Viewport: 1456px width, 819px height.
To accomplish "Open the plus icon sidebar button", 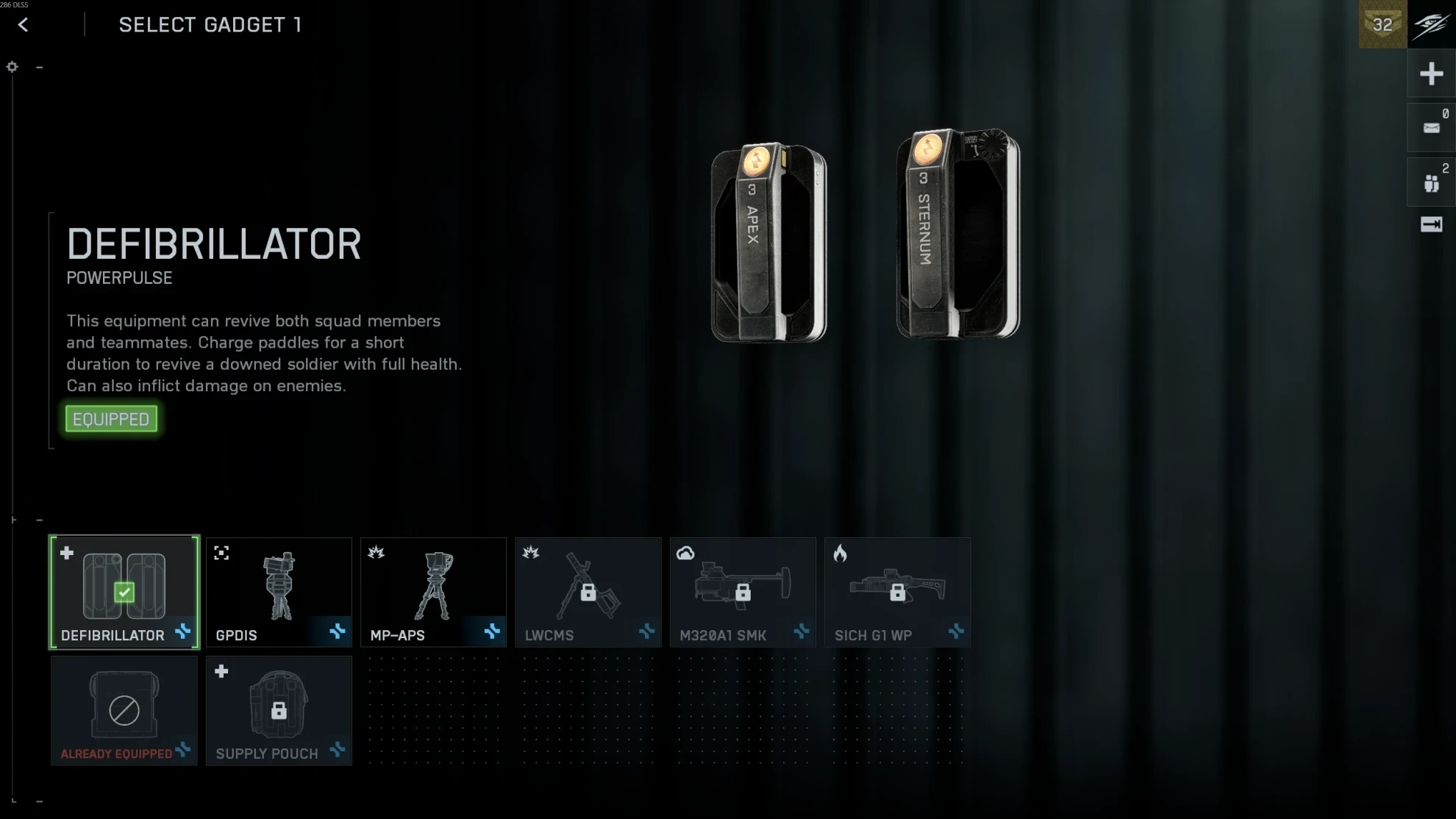I will tap(1431, 74).
